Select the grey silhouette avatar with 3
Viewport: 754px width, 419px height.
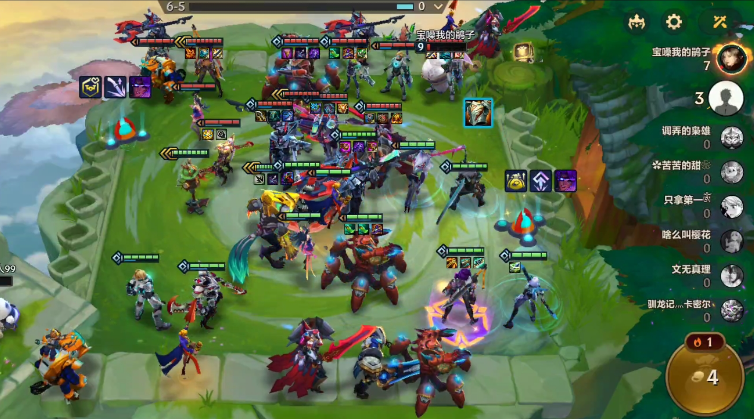[x=724, y=98]
